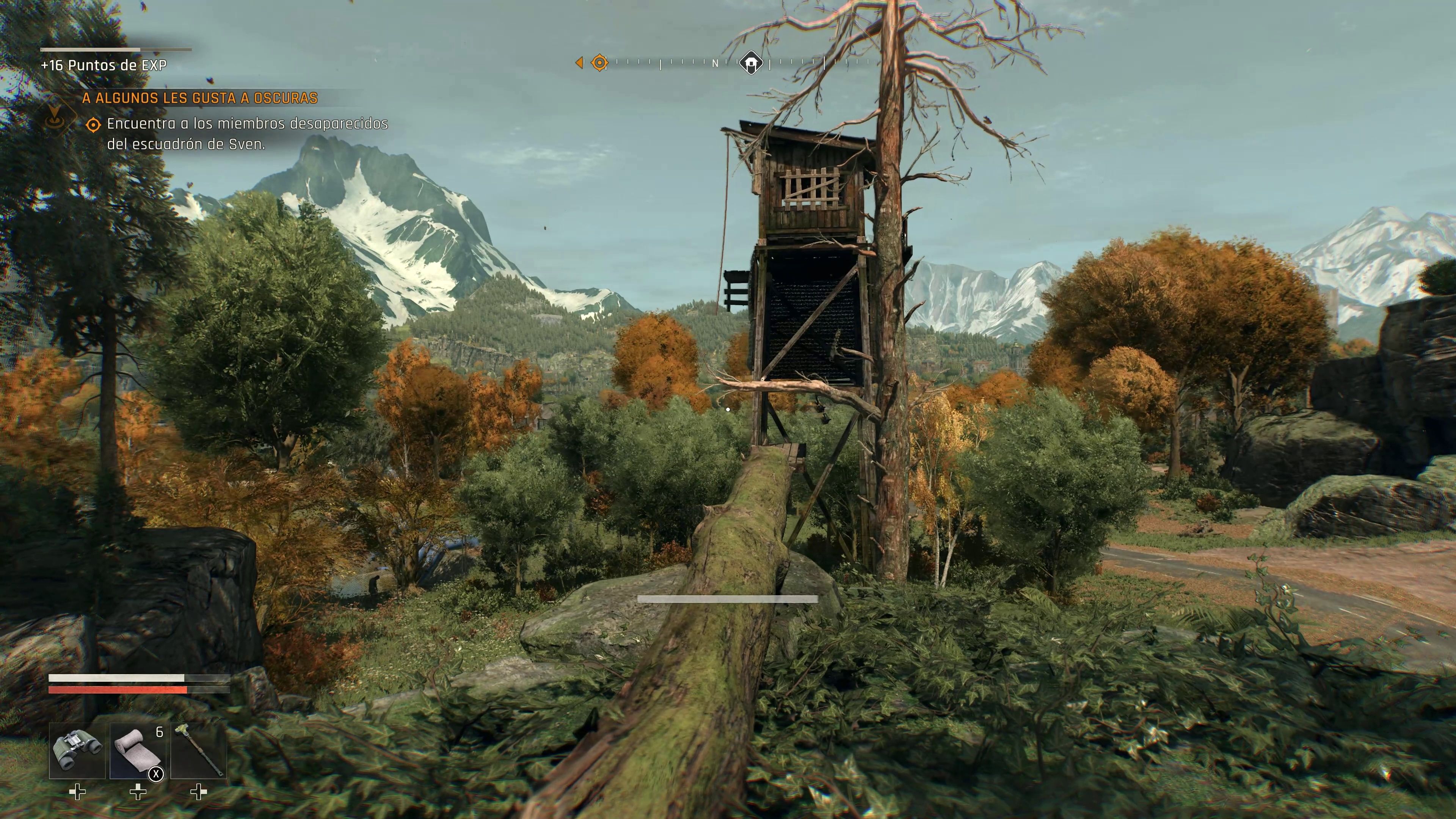Expand the left orange compass arrow indicator
The height and width of the screenshot is (819, 1456).
(579, 62)
